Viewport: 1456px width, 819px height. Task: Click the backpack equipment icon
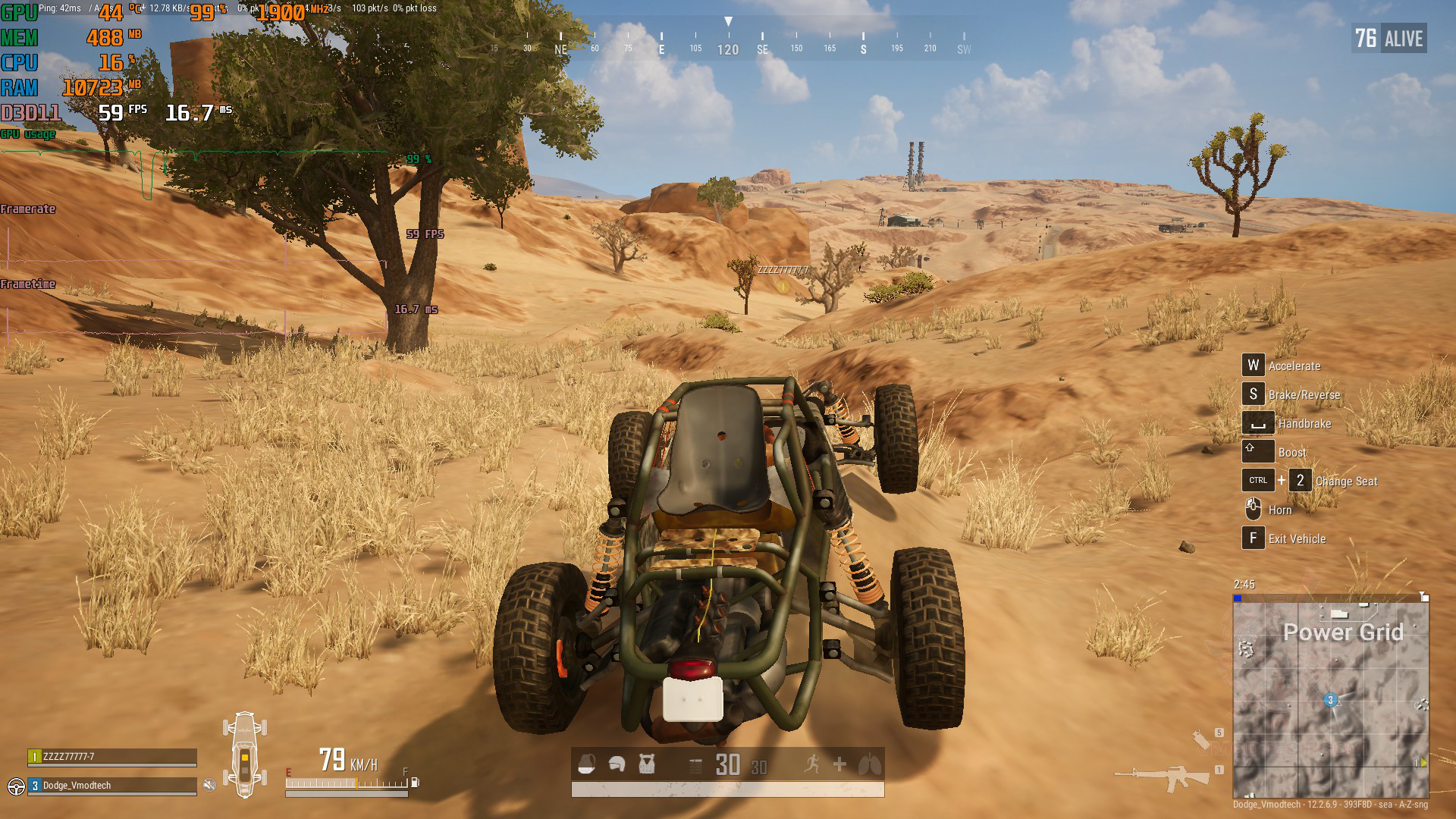[x=586, y=764]
